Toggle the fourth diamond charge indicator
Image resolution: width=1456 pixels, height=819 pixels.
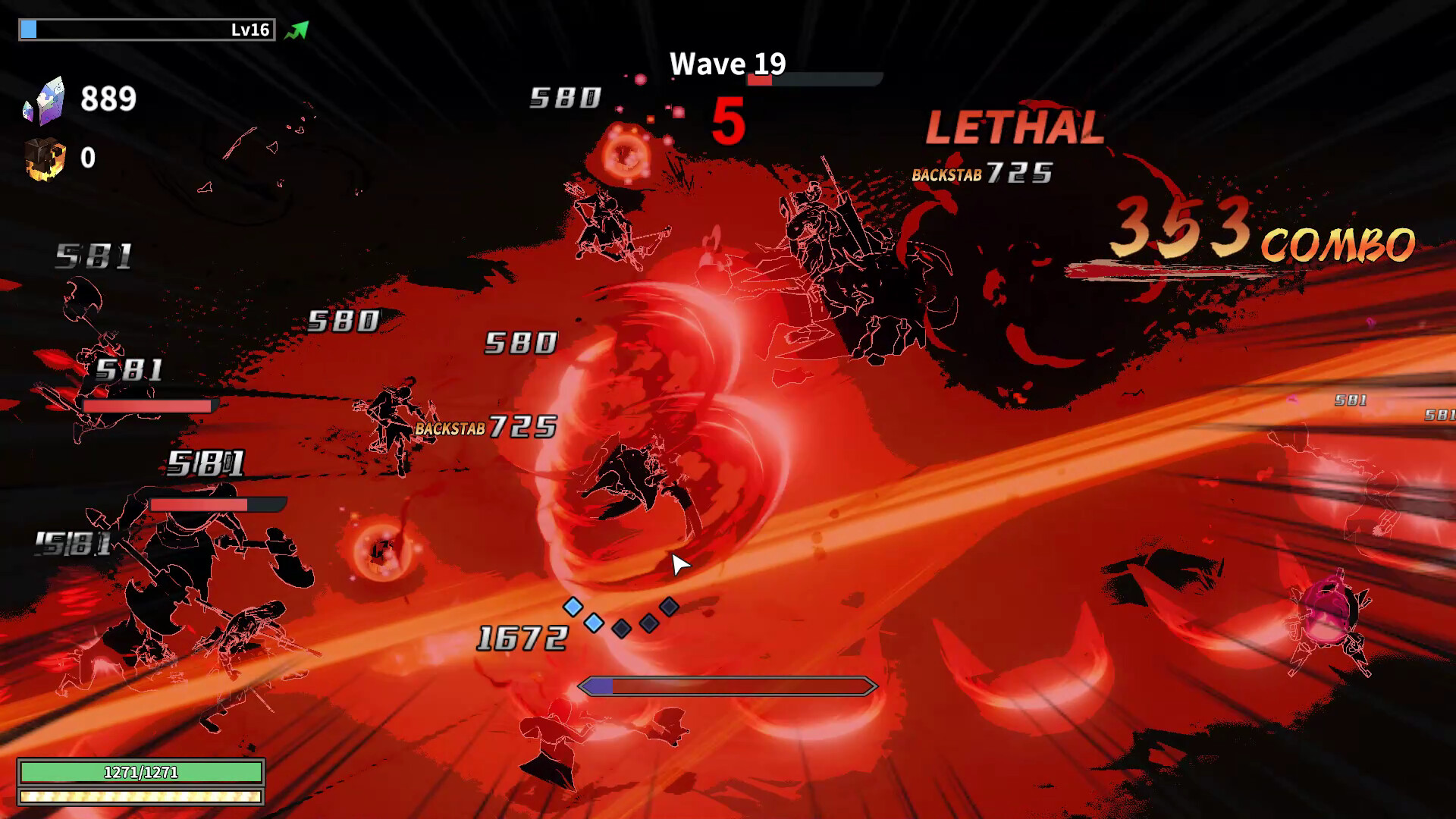pos(649,624)
